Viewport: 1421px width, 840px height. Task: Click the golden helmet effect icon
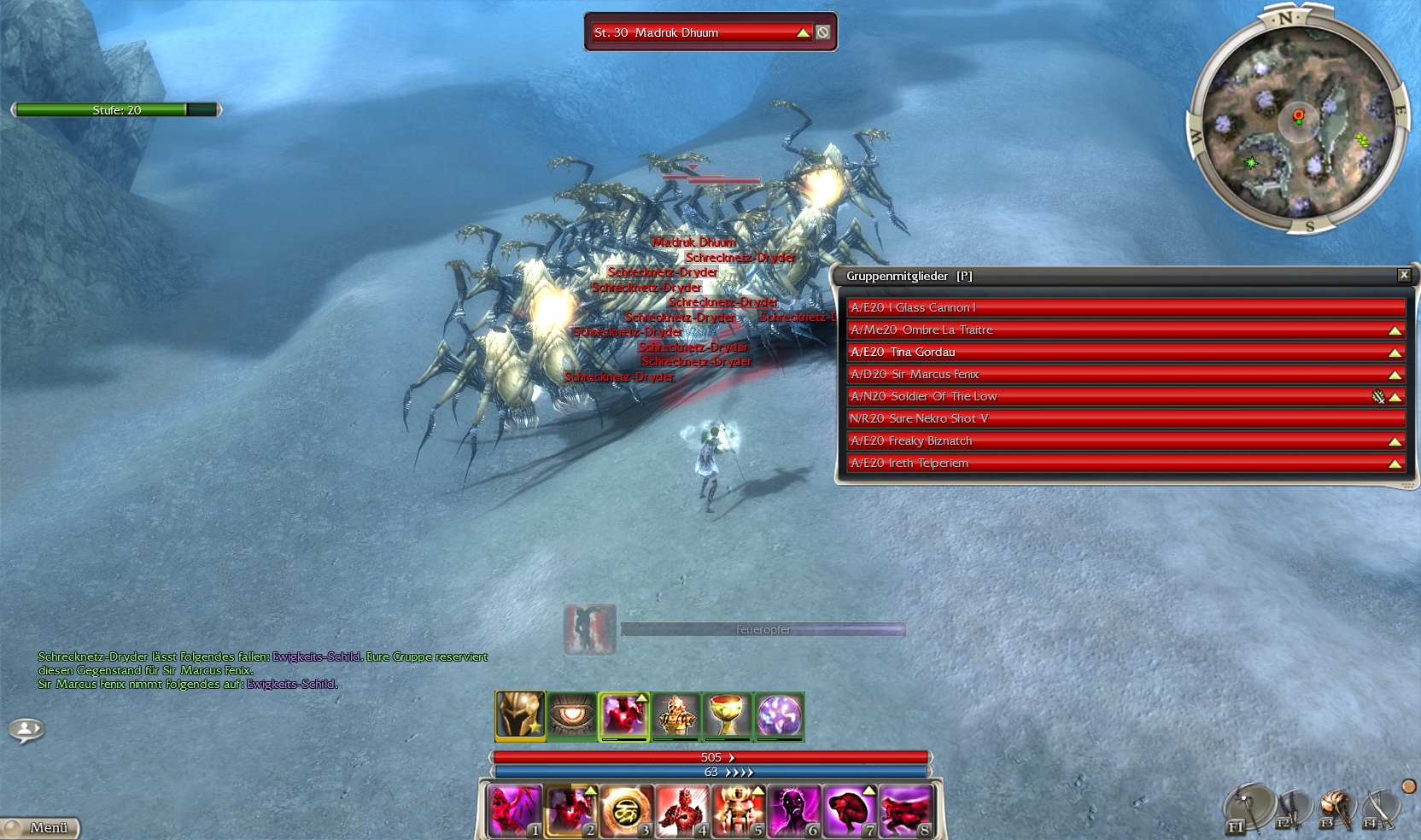click(520, 715)
